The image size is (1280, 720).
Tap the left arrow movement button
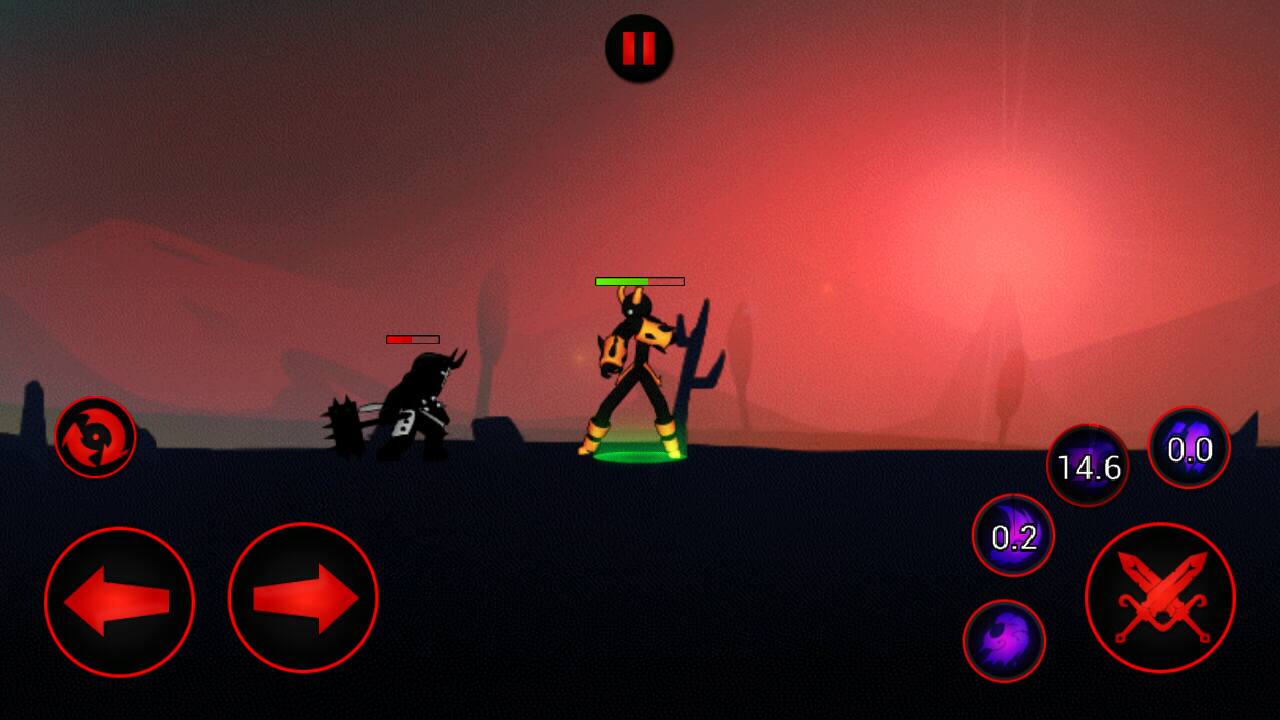tap(119, 601)
